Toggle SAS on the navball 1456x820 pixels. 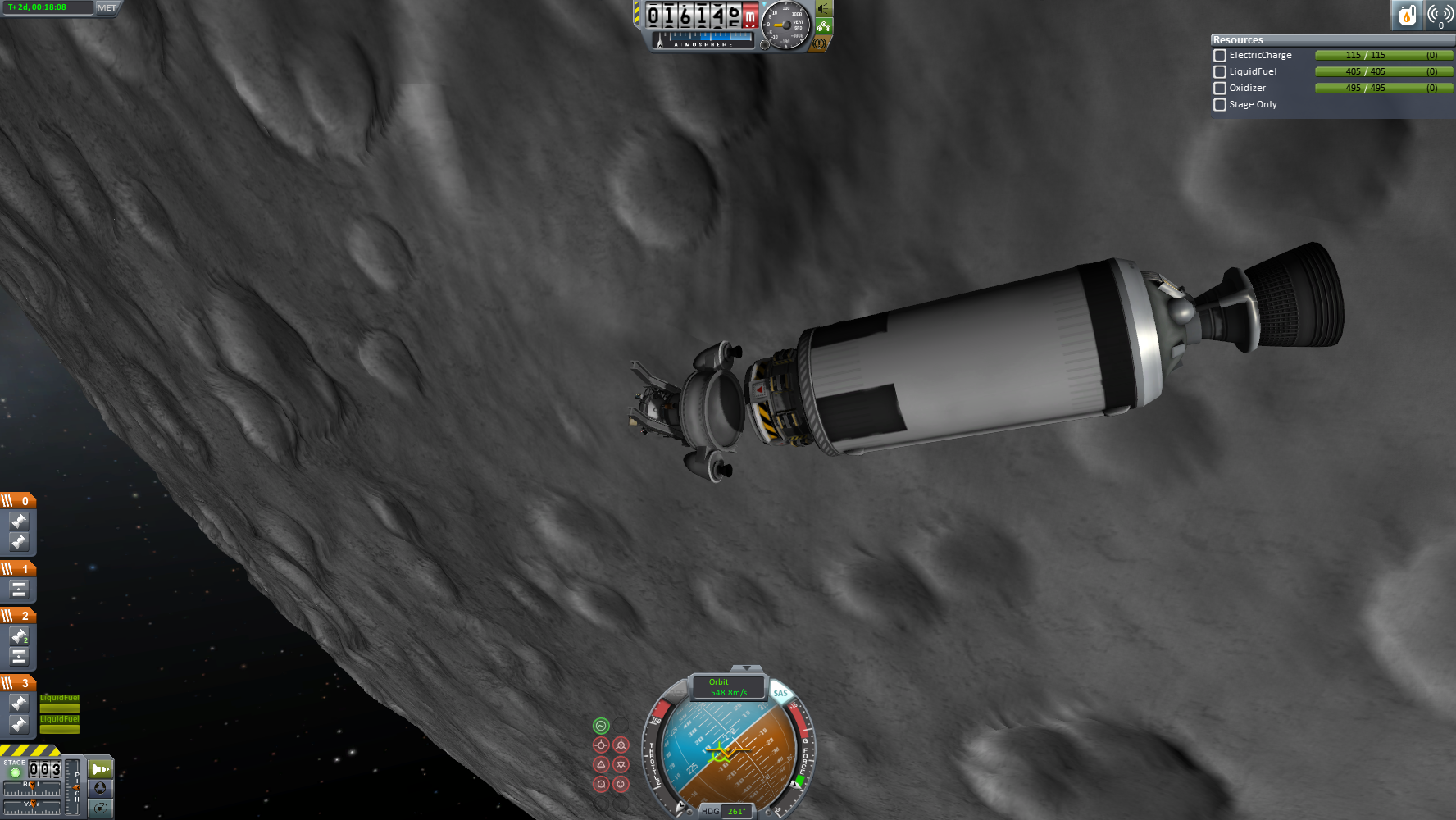click(x=780, y=694)
